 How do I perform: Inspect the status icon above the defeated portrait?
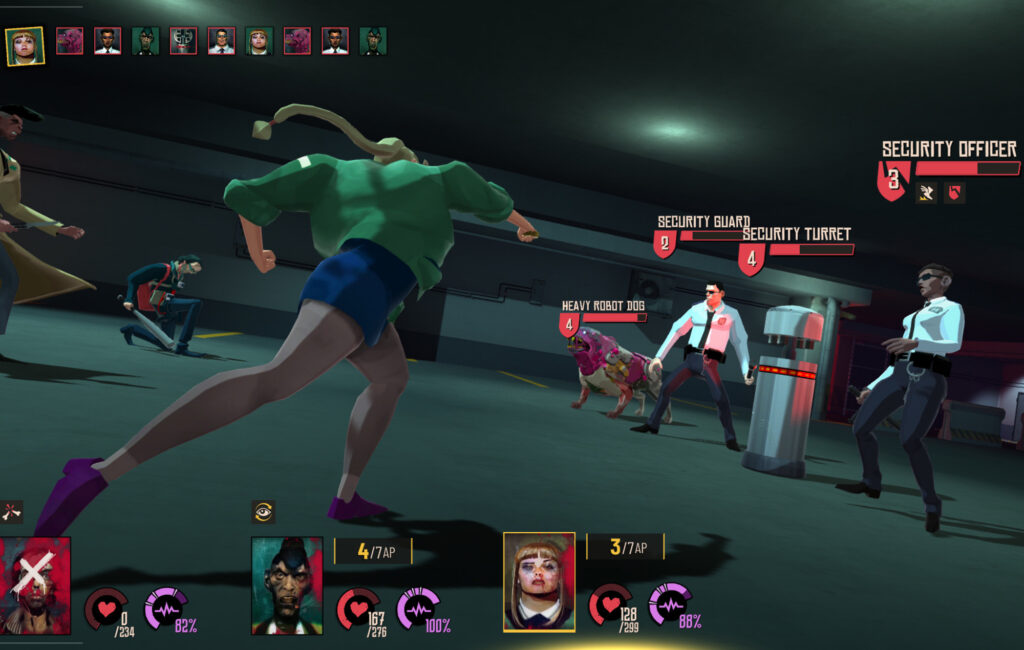[x=12, y=512]
